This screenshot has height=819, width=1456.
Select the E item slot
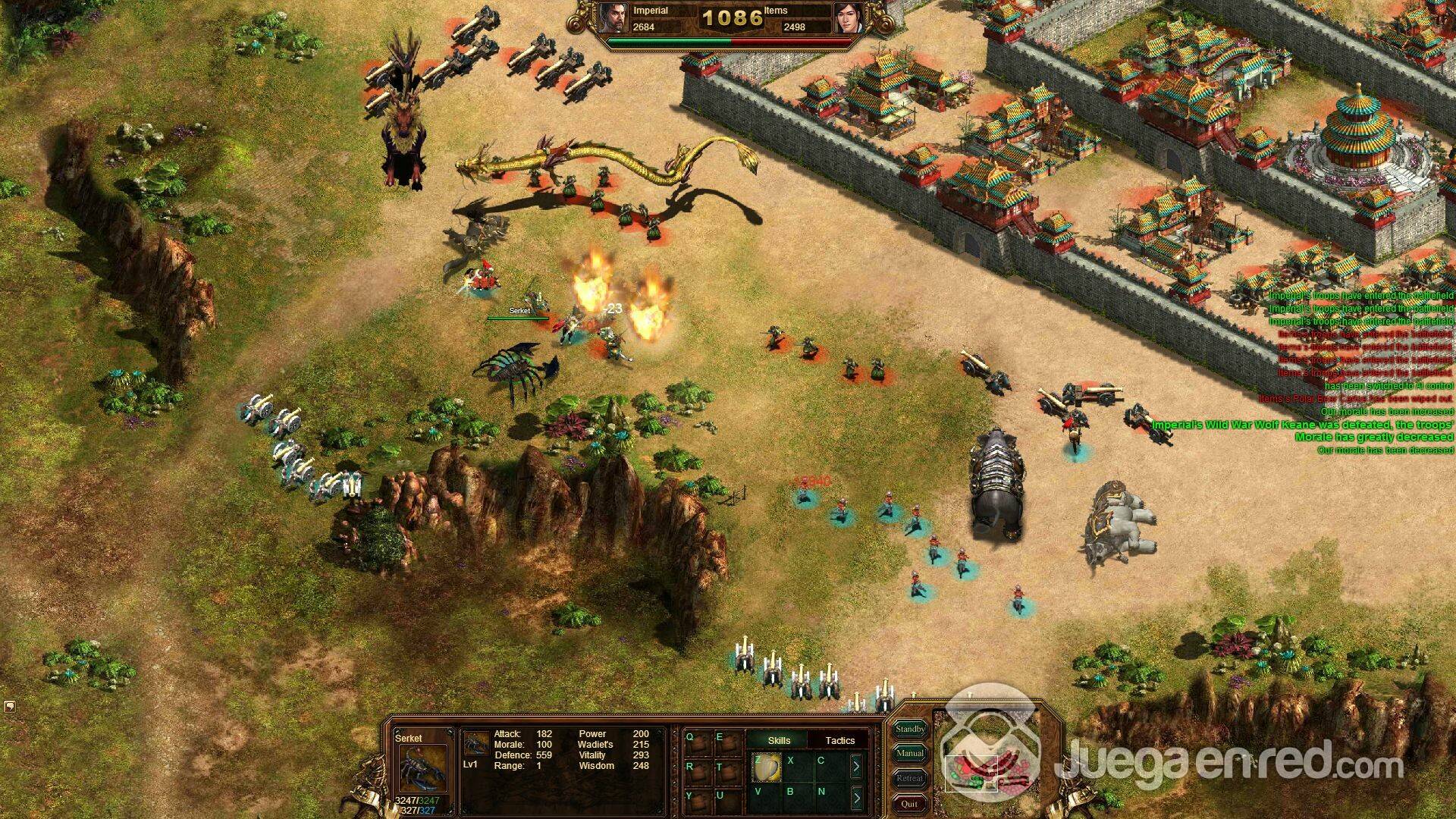729,743
